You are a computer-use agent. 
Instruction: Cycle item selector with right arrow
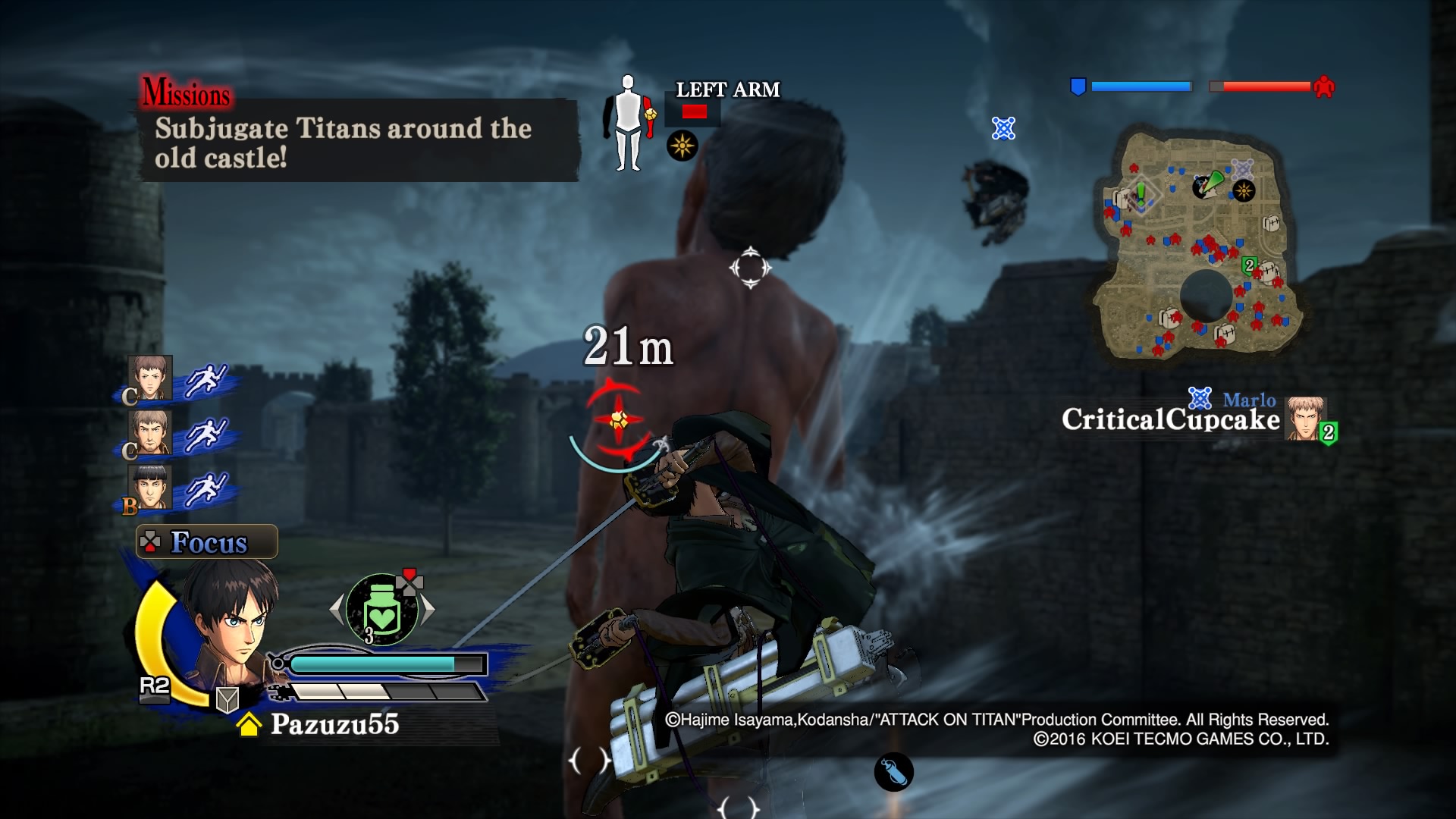pos(428,609)
